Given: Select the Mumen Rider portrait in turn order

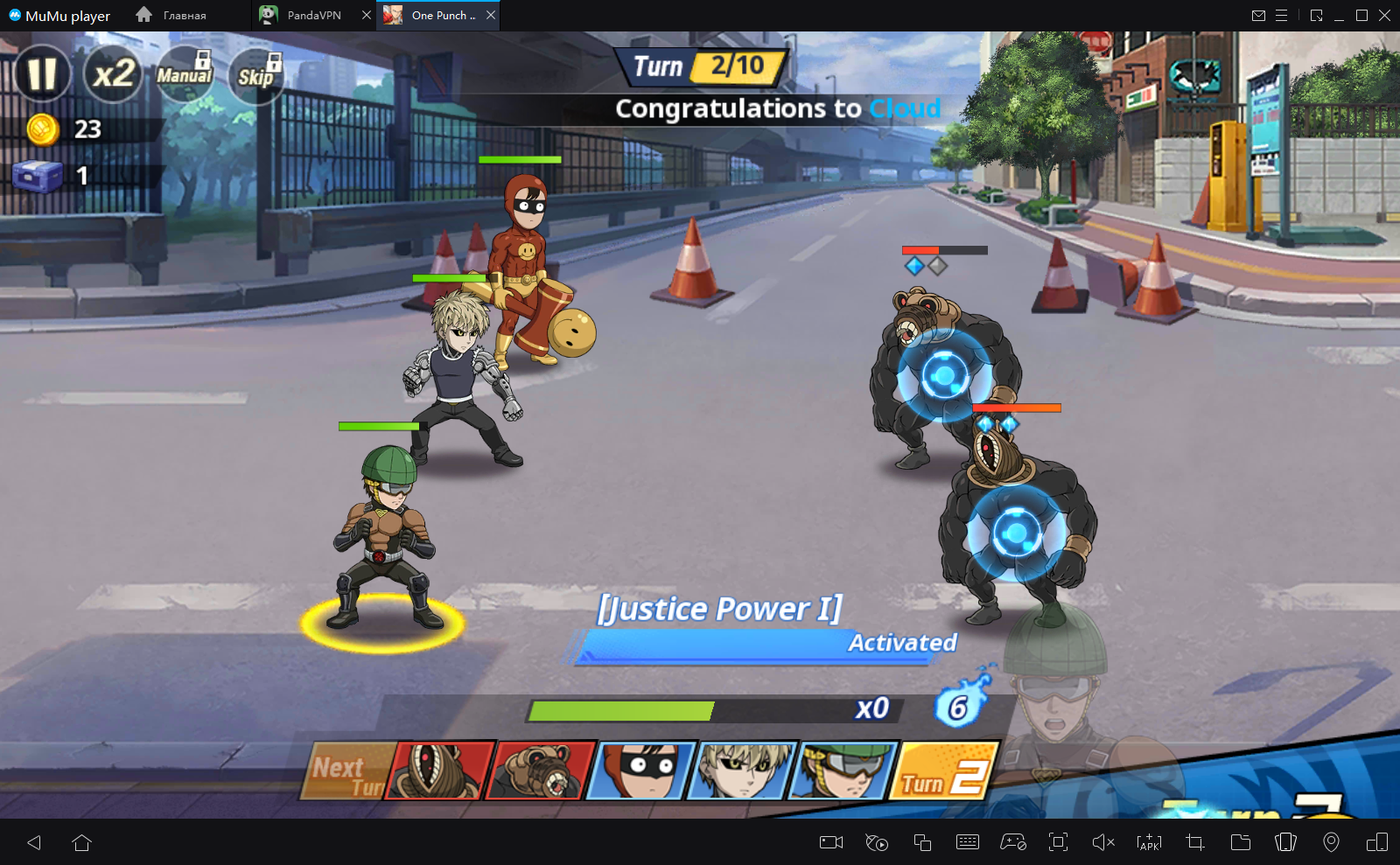Looking at the screenshot, I should [843, 770].
